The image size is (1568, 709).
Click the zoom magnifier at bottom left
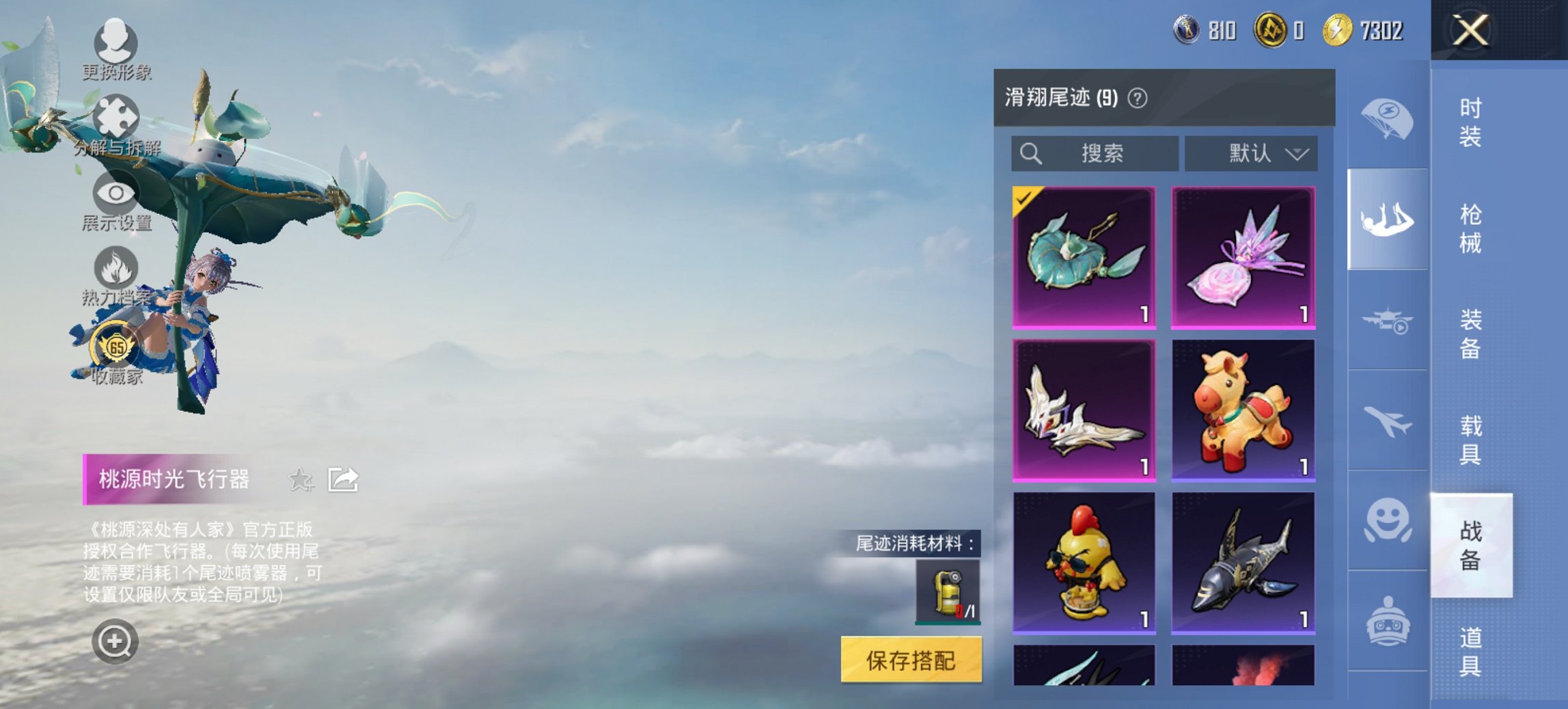(x=116, y=641)
